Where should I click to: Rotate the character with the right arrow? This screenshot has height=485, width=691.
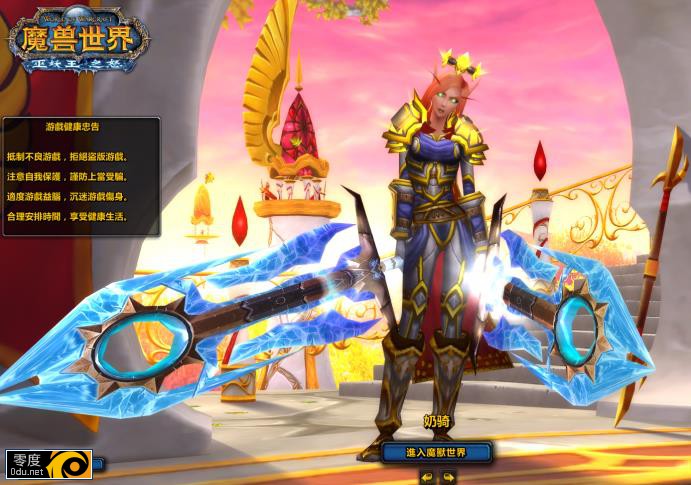point(449,477)
